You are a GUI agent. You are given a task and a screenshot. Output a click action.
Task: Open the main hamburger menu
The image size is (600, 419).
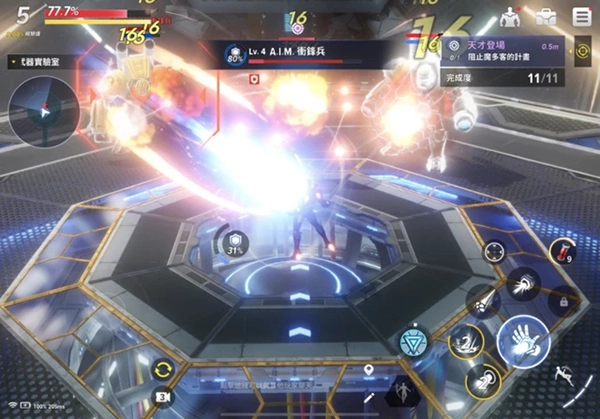[581, 16]
